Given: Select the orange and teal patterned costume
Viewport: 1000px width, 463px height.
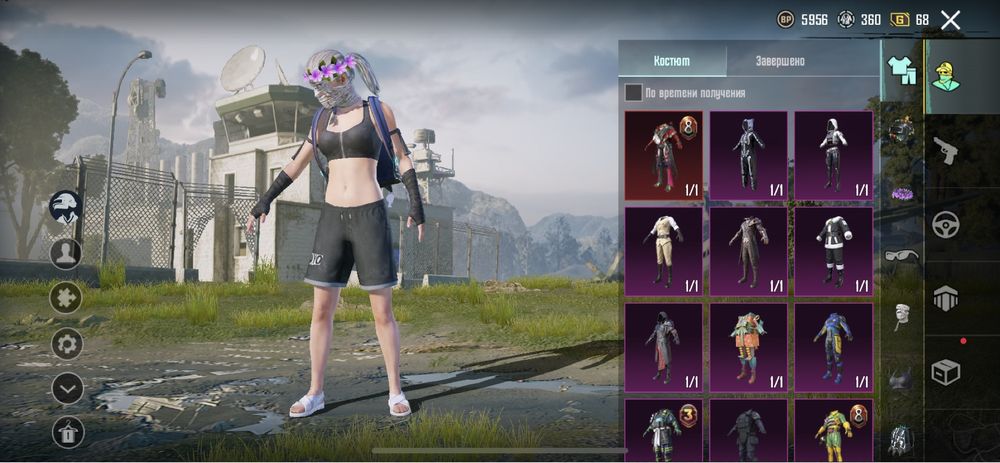Looking at the screenshot, I should (x=748, y=346).
